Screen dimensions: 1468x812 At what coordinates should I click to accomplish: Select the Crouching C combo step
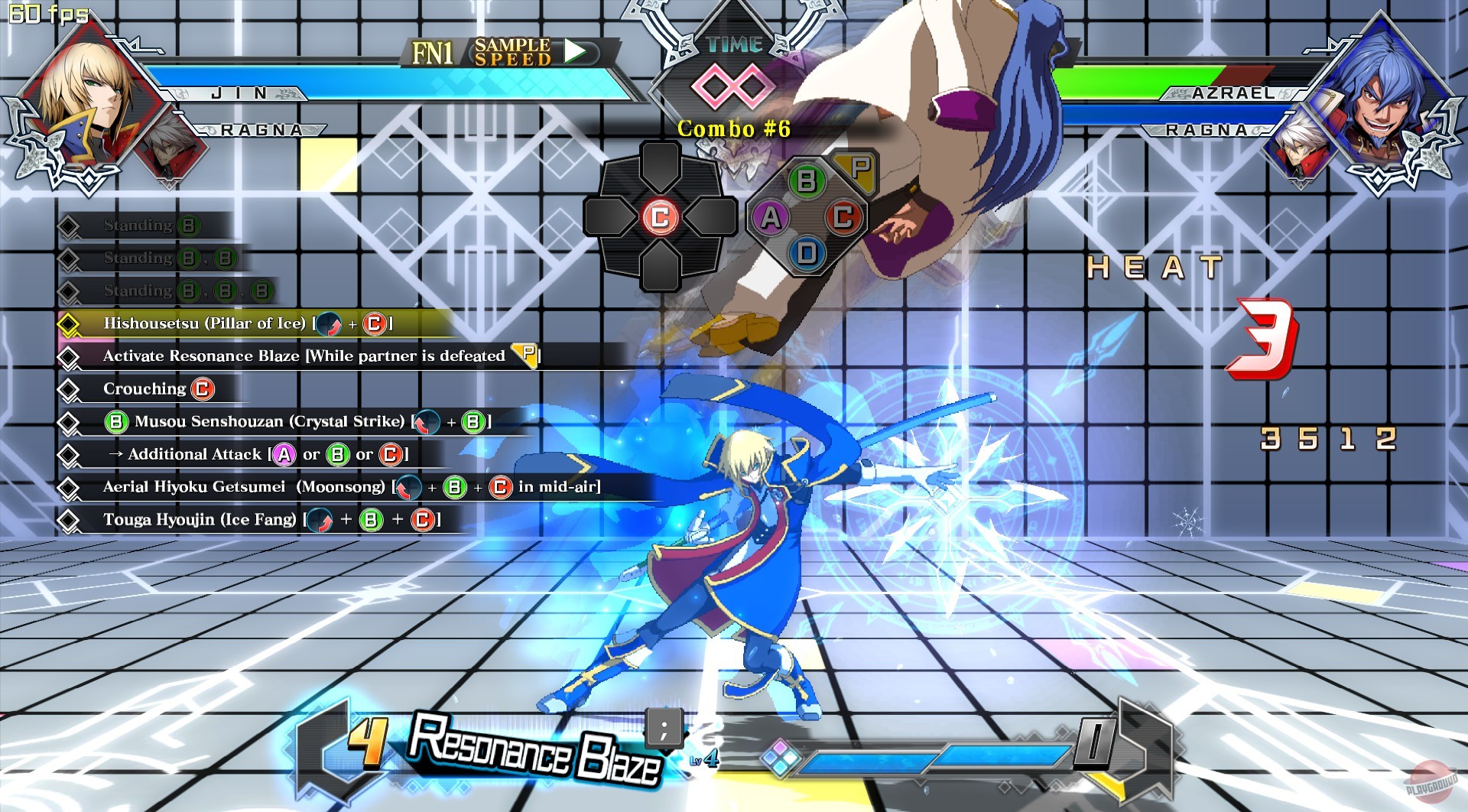153,388
